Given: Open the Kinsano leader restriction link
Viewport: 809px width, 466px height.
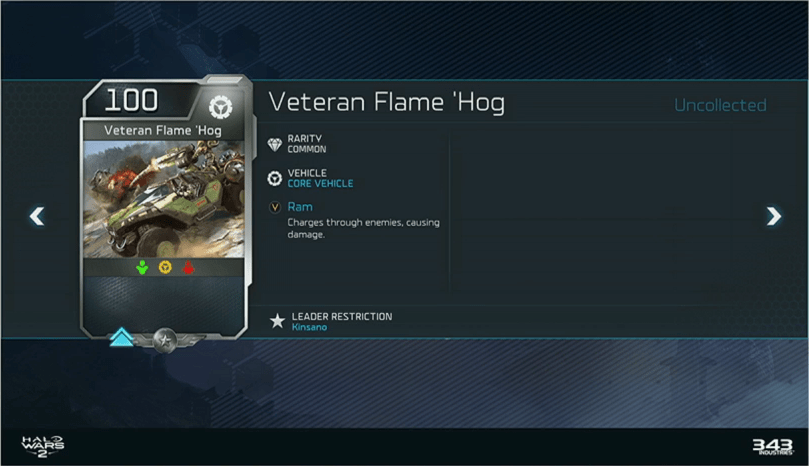Looking at the screenshot, I should coord(309,327).
